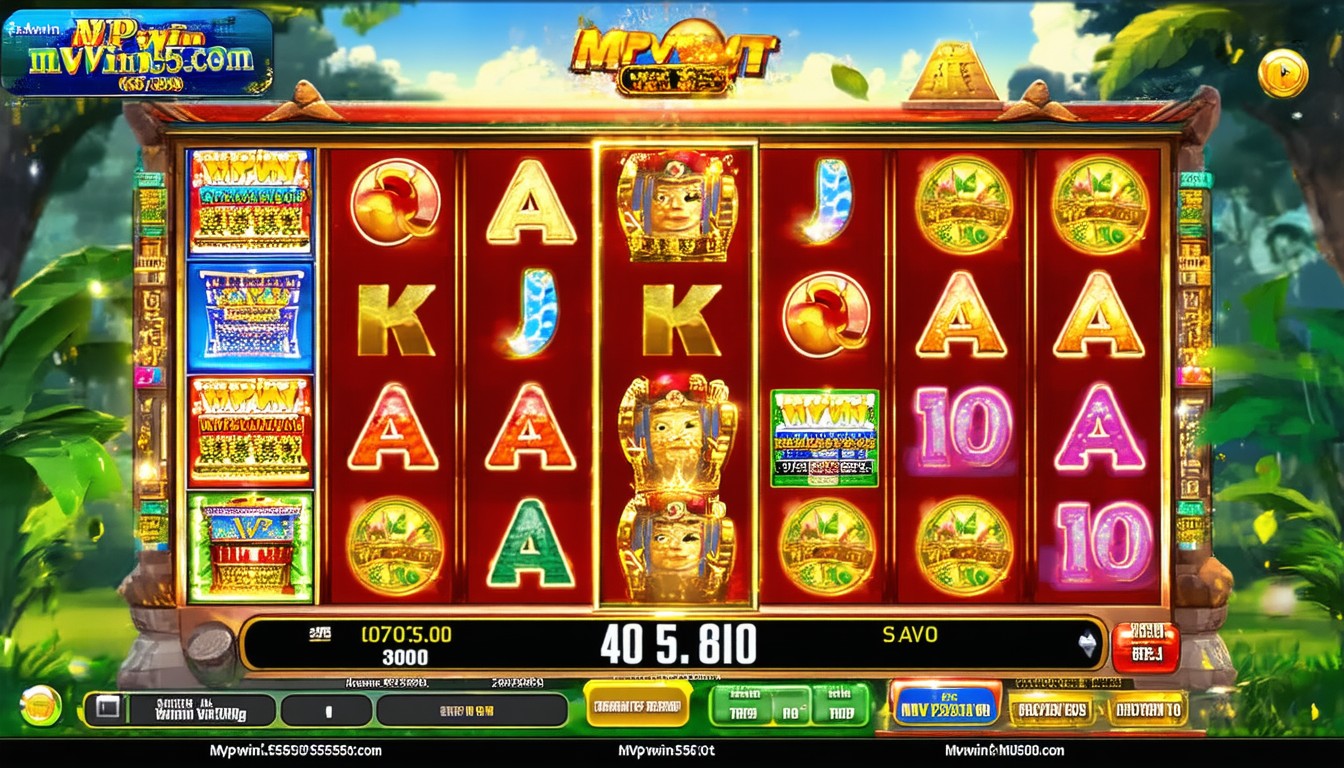
Task: Open the mvwin site logo banner
Action: pos(137,52)
